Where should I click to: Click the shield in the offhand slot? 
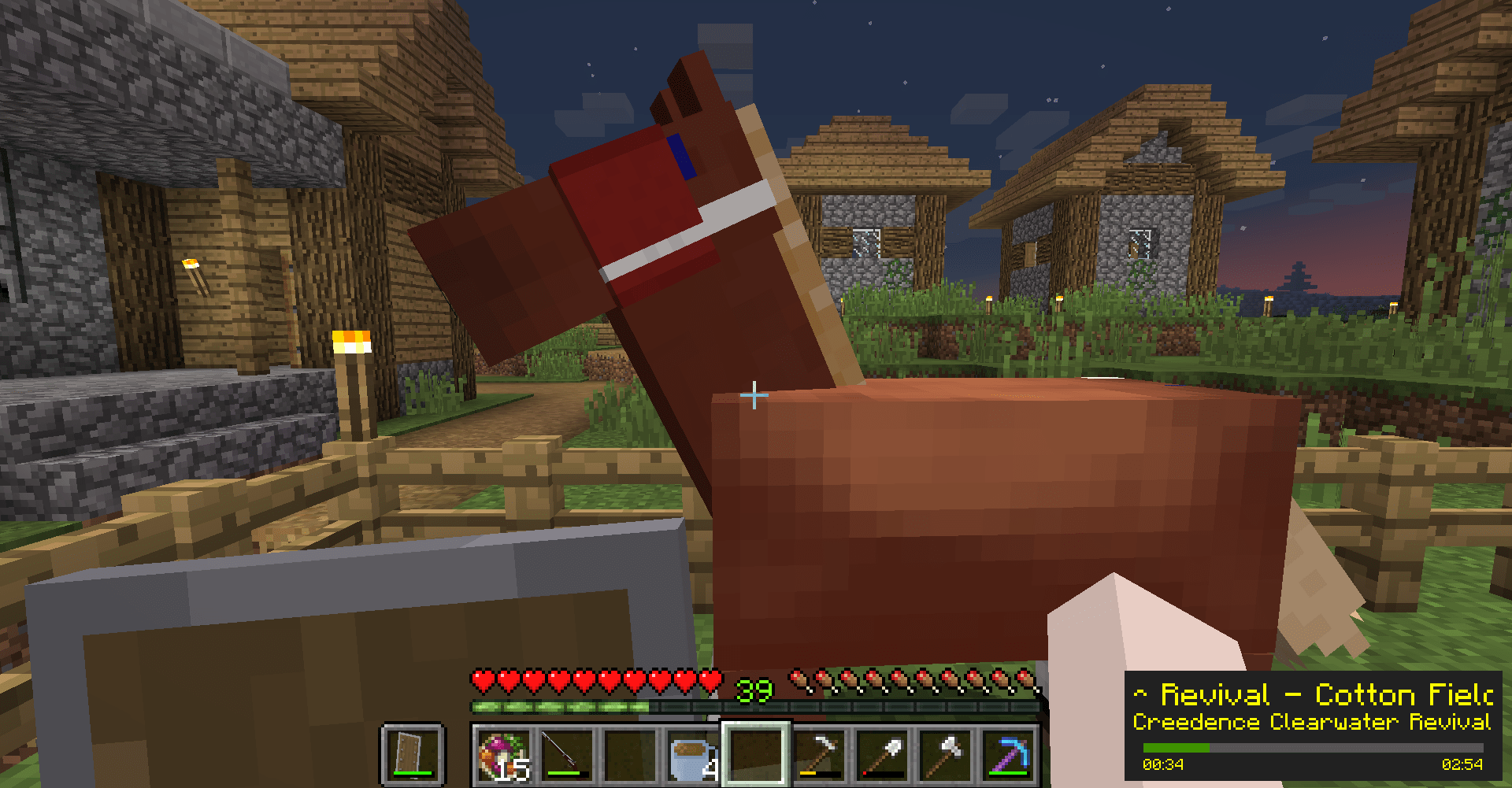[410, 754]
